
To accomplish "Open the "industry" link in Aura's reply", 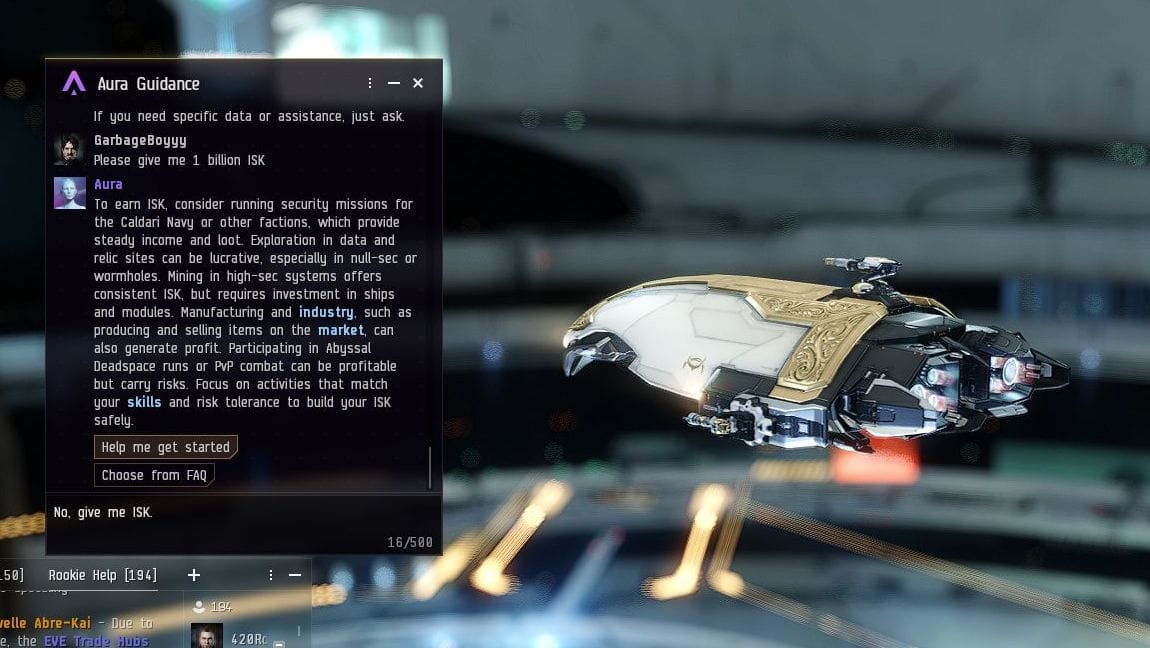I will (326, 312).
